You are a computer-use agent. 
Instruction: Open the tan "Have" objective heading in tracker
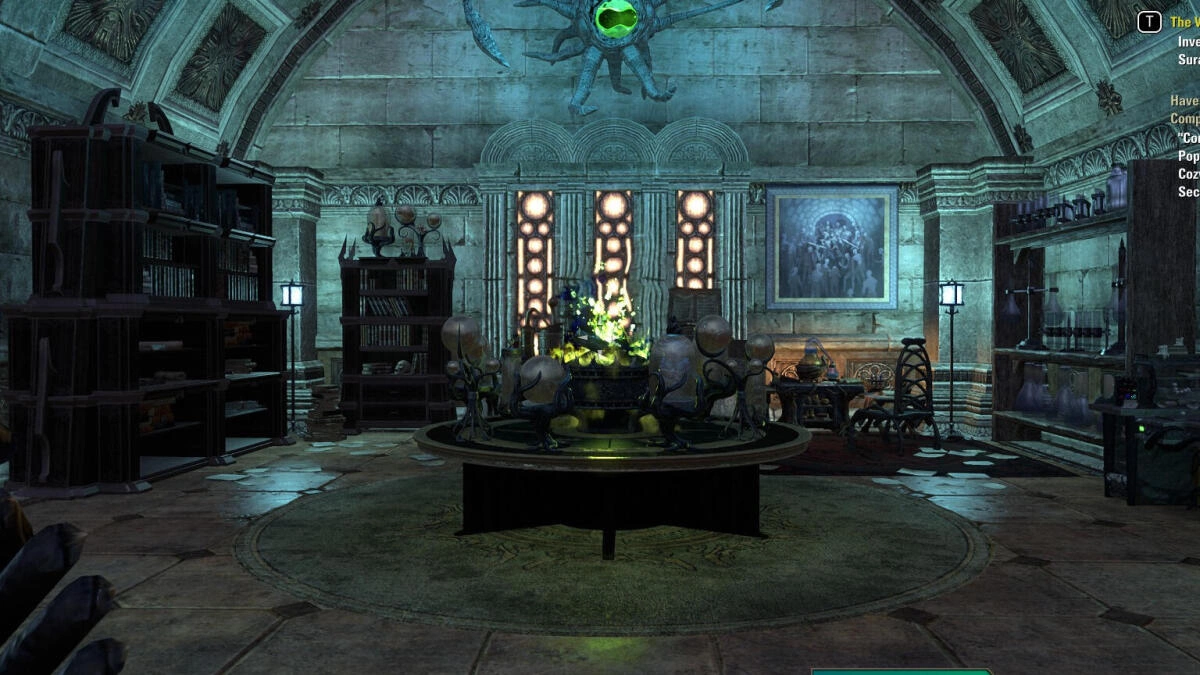click(1184, 101)
